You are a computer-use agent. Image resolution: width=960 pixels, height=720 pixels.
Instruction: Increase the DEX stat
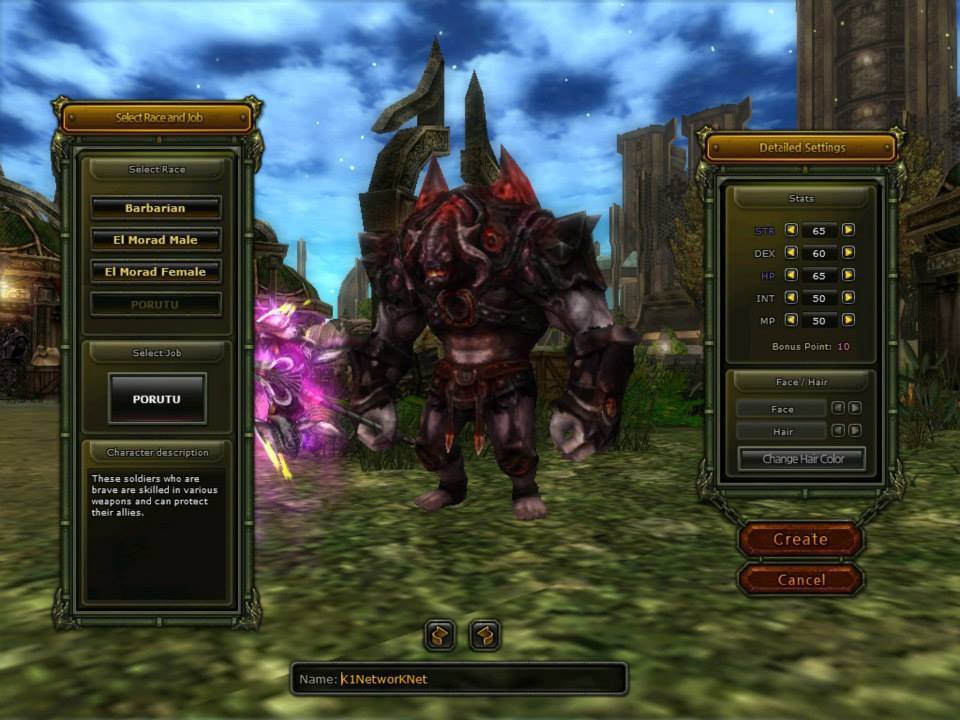(848, 253)
